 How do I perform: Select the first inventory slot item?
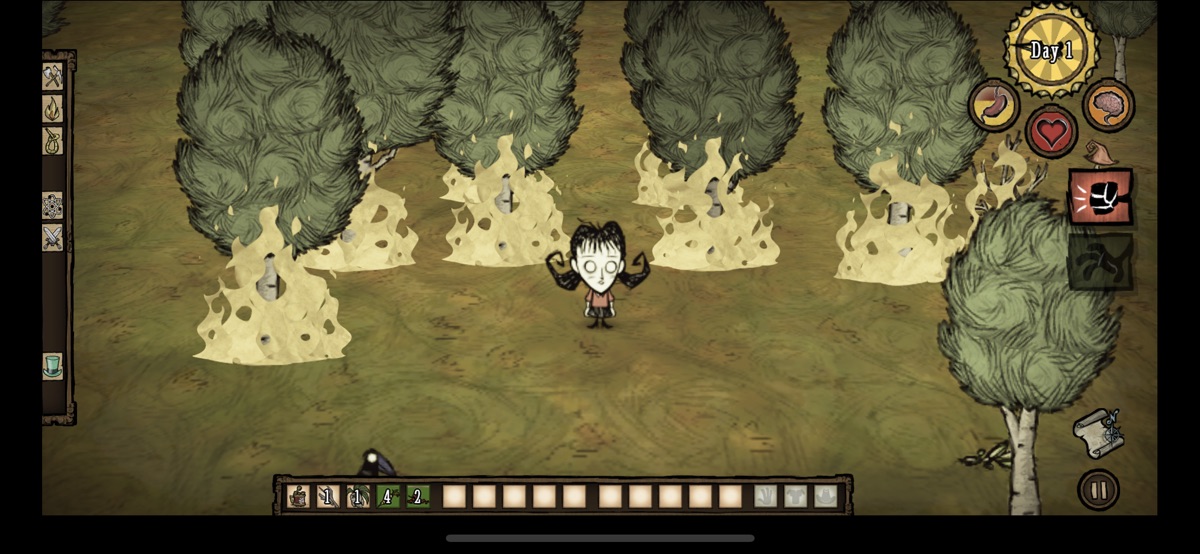point(299,496)
